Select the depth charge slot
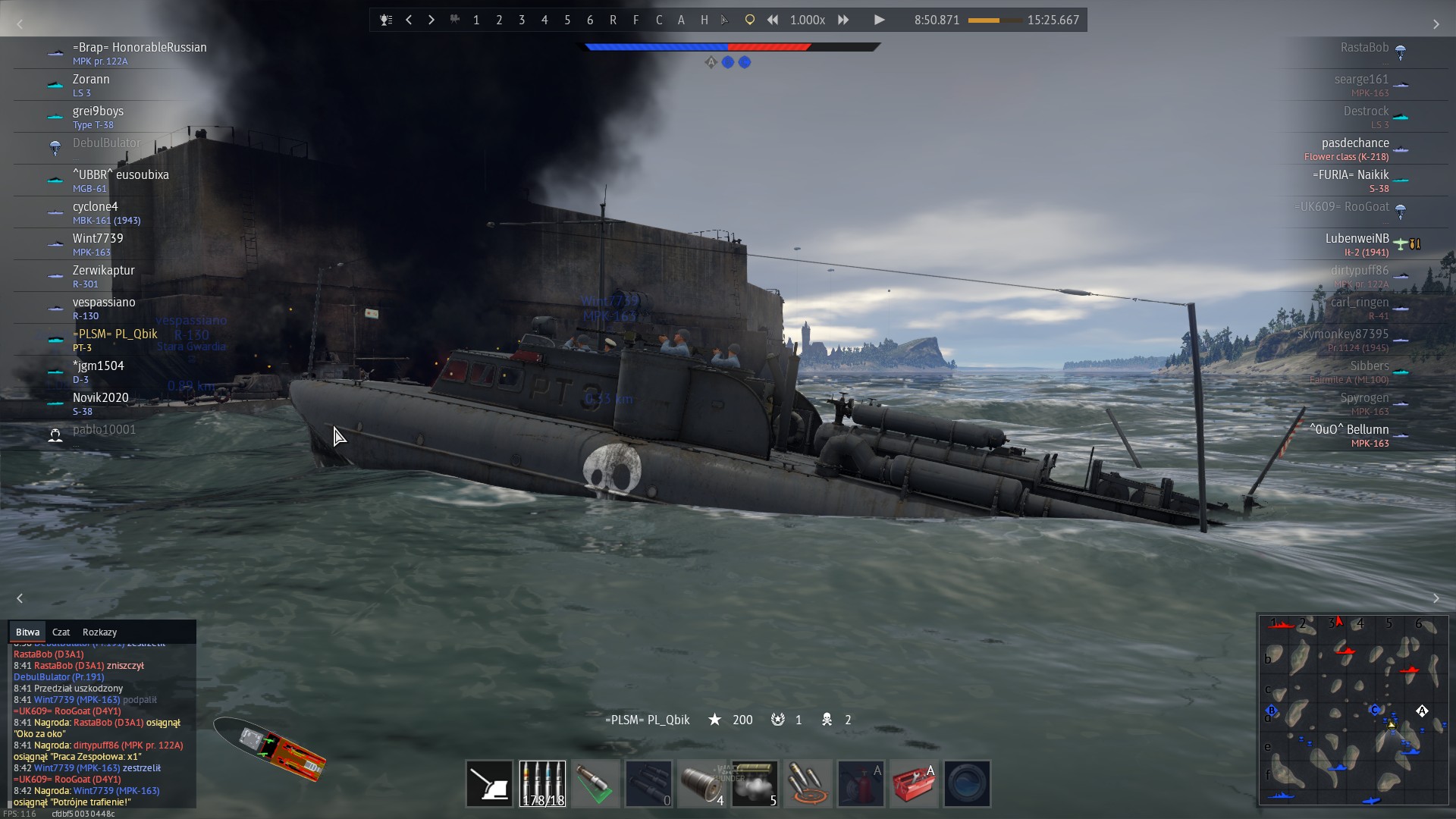Image resolution: width=1456 pixels, height=819 pixels. [x=701, y=783]
